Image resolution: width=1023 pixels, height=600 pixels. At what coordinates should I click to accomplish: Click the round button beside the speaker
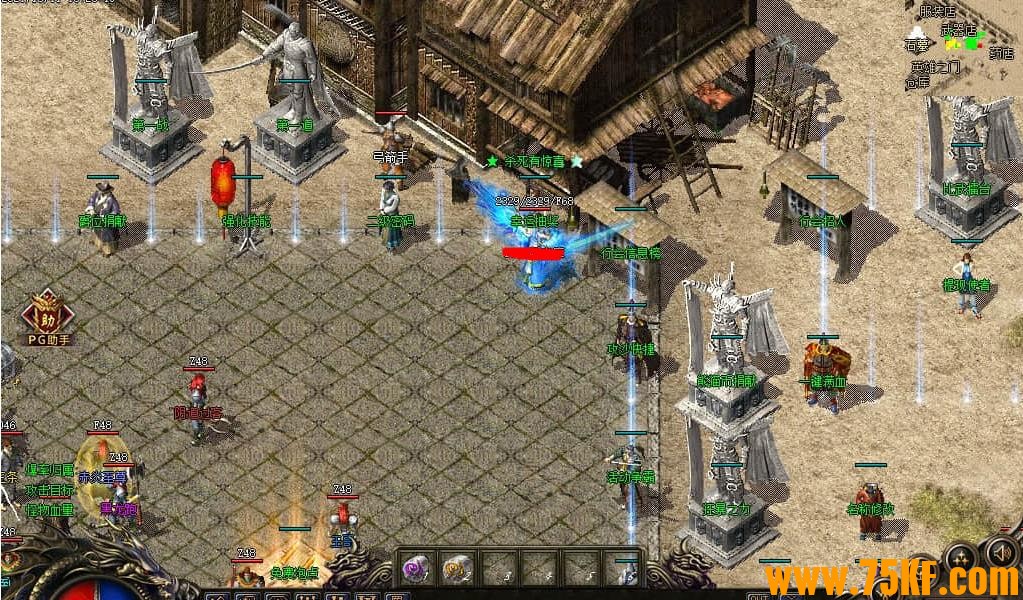(x=961, y=555)
